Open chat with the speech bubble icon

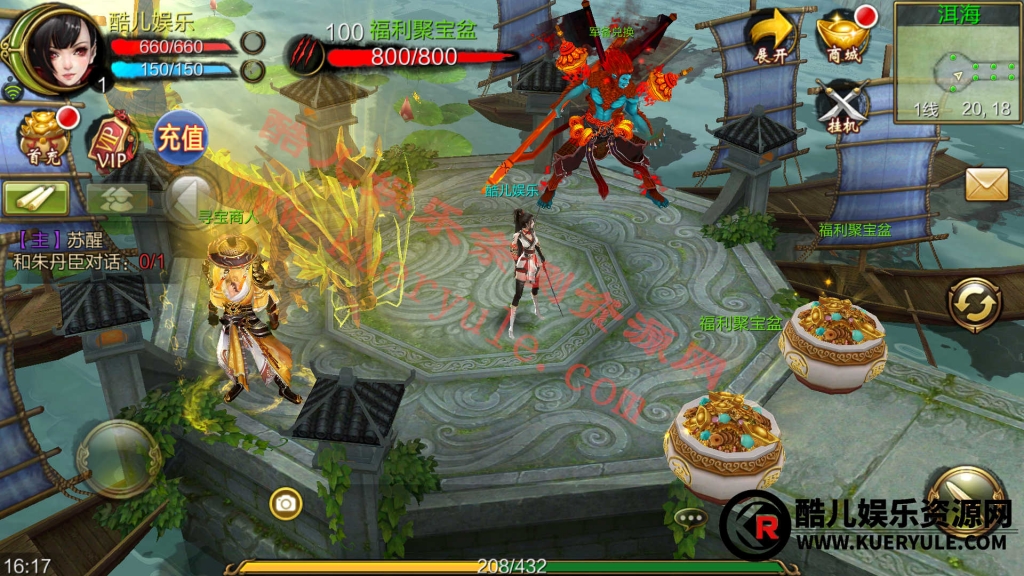(x=689, y=518)
